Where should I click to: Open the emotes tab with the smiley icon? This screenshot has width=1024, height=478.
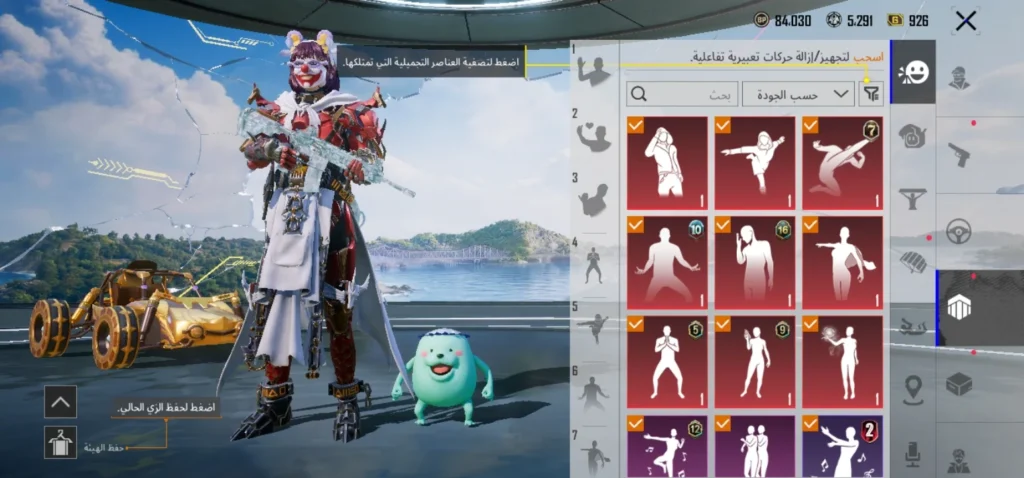[913, 73]
